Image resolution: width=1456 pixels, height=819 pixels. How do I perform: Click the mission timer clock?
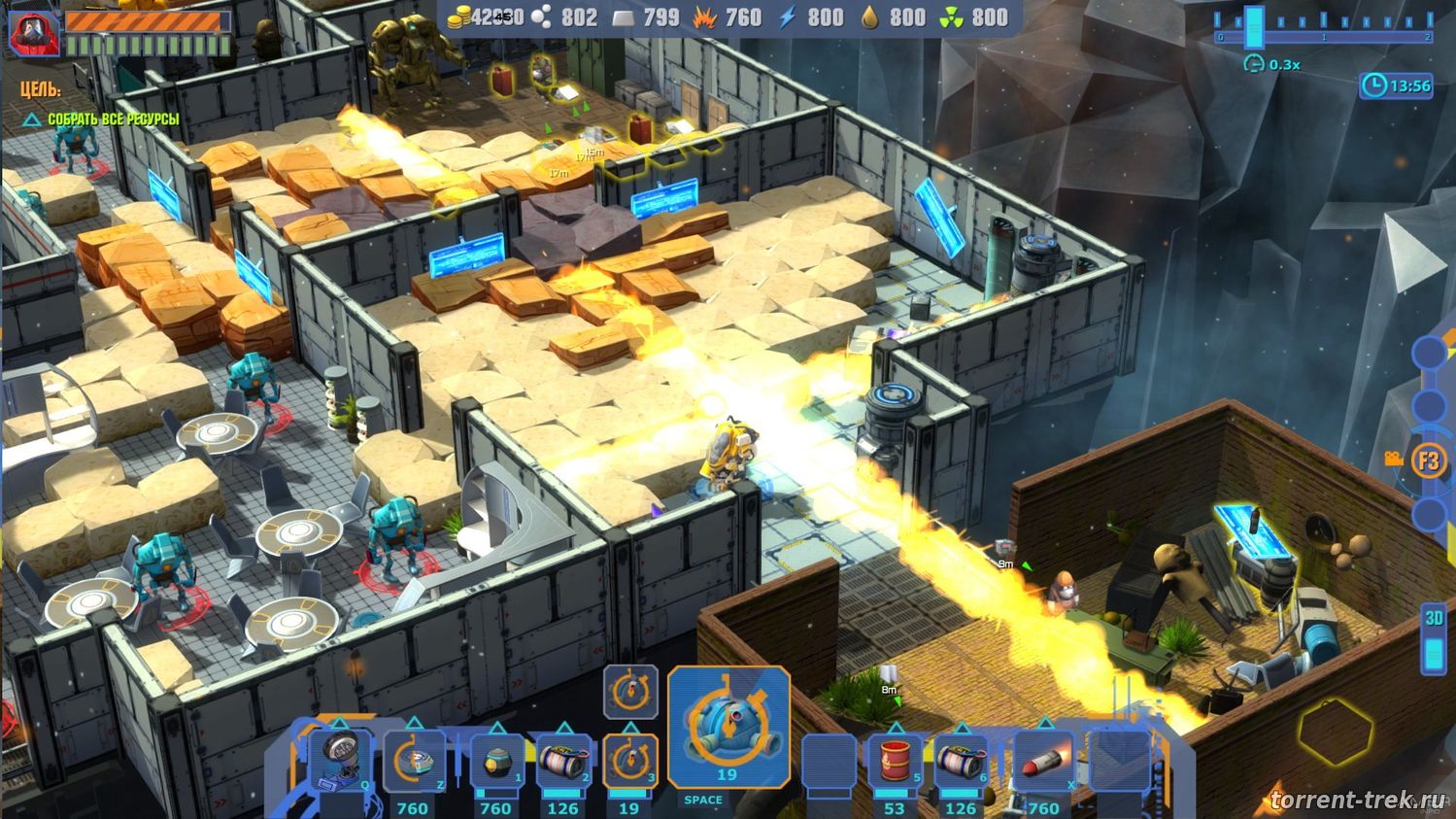point(1396,85)
